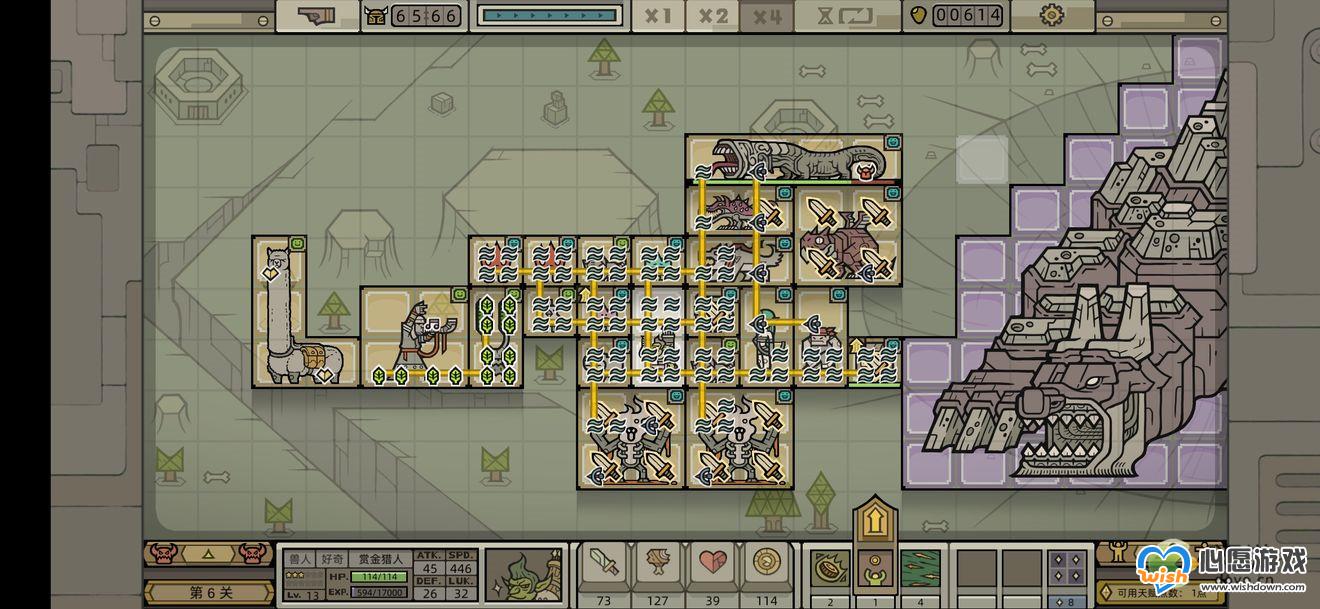Open the stage 6 (第6关) banner

click(x=208, y=592)
